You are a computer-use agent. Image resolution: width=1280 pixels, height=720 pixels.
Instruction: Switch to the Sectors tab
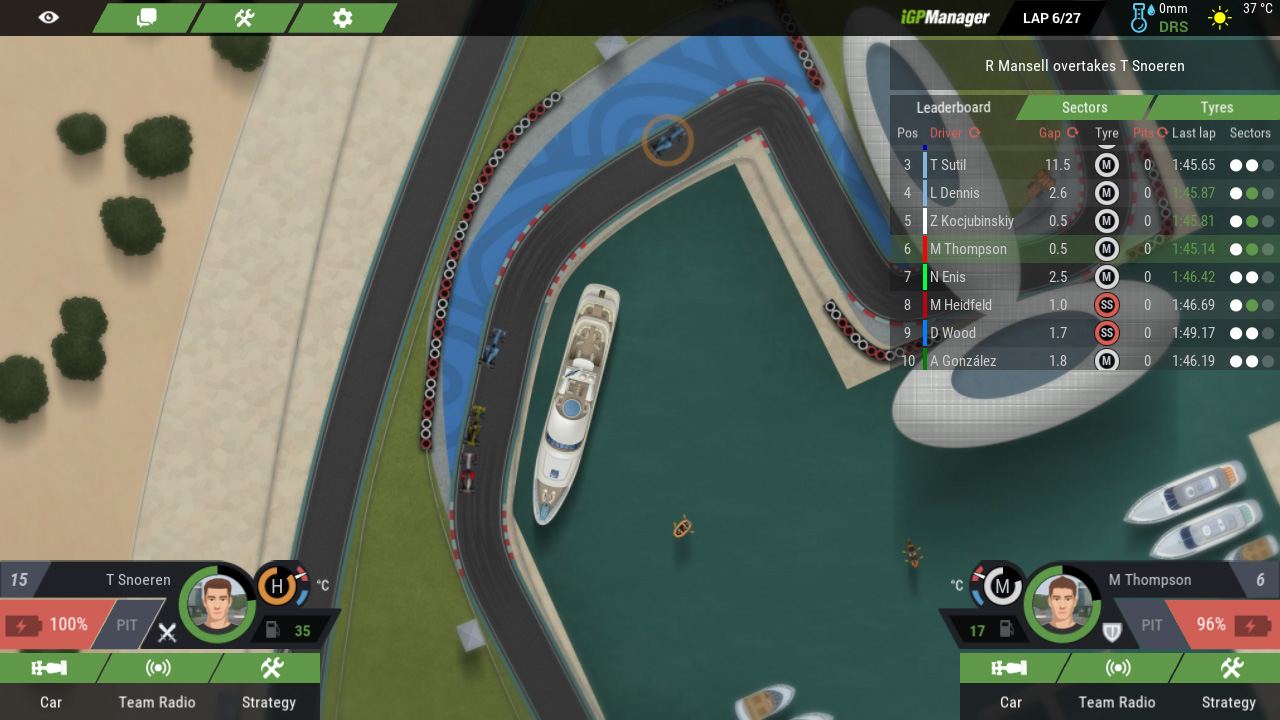(x=1084, y=107)
